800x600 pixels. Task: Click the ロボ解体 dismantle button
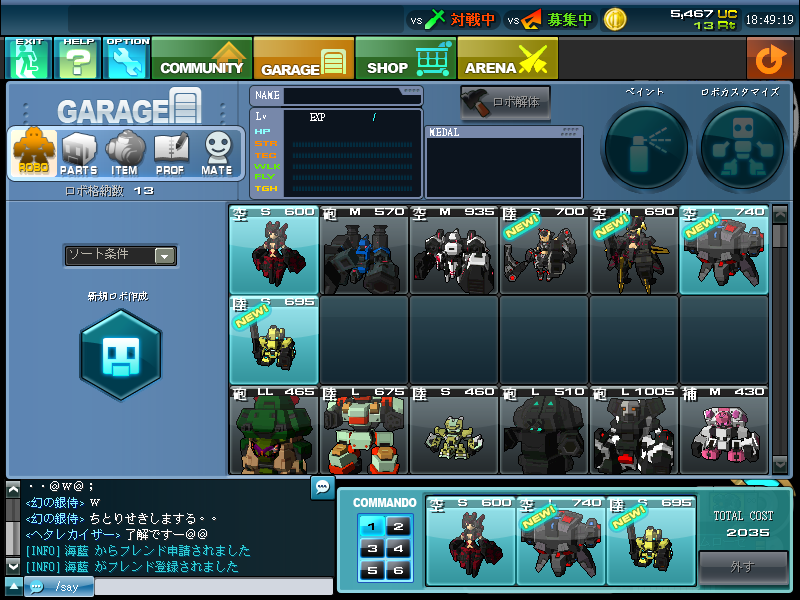click(505, 102)
